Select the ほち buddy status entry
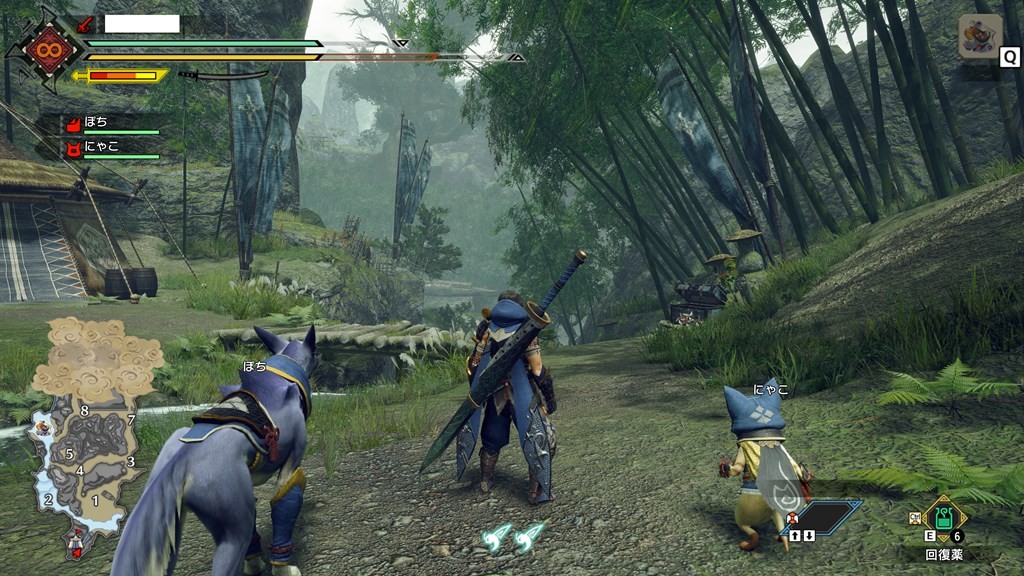 click(x=111, y=124)
